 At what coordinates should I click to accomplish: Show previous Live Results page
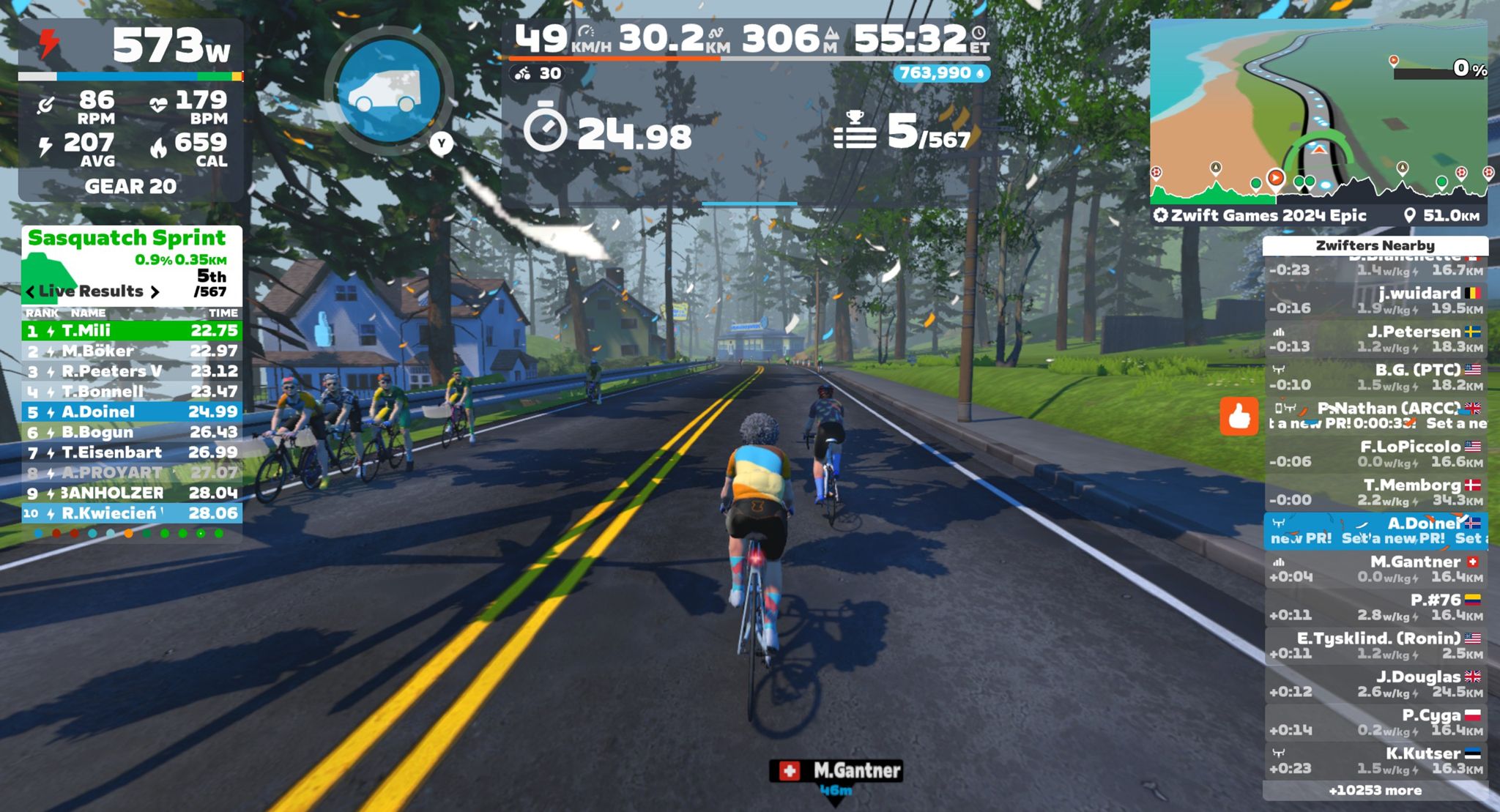click(x=30, y=292)
